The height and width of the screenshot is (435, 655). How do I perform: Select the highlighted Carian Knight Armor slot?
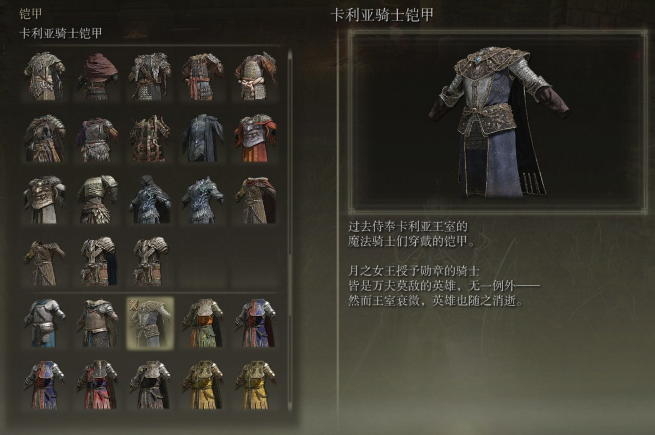point(150,322)
